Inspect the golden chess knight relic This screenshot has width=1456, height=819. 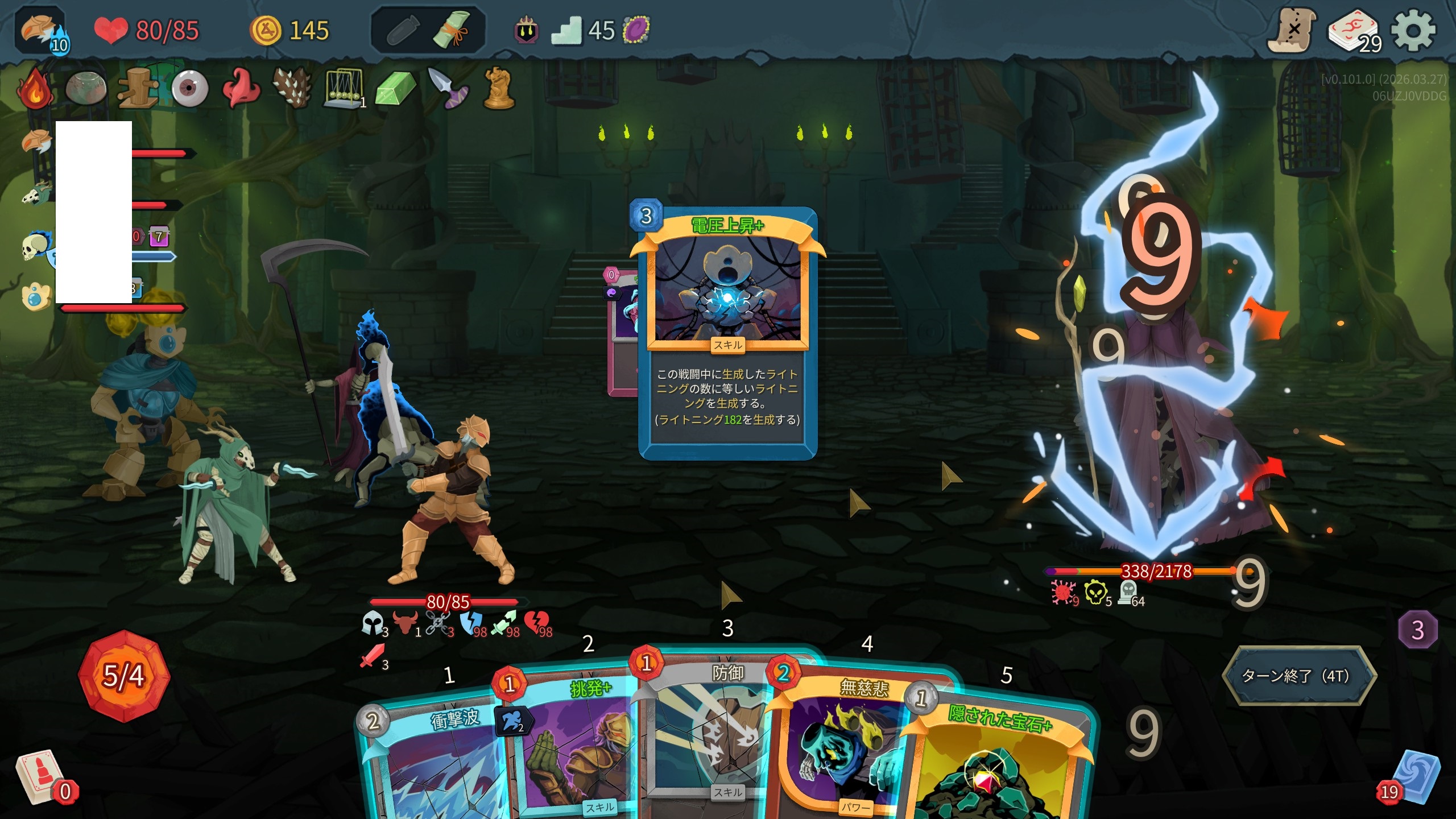tap(499, 89)
